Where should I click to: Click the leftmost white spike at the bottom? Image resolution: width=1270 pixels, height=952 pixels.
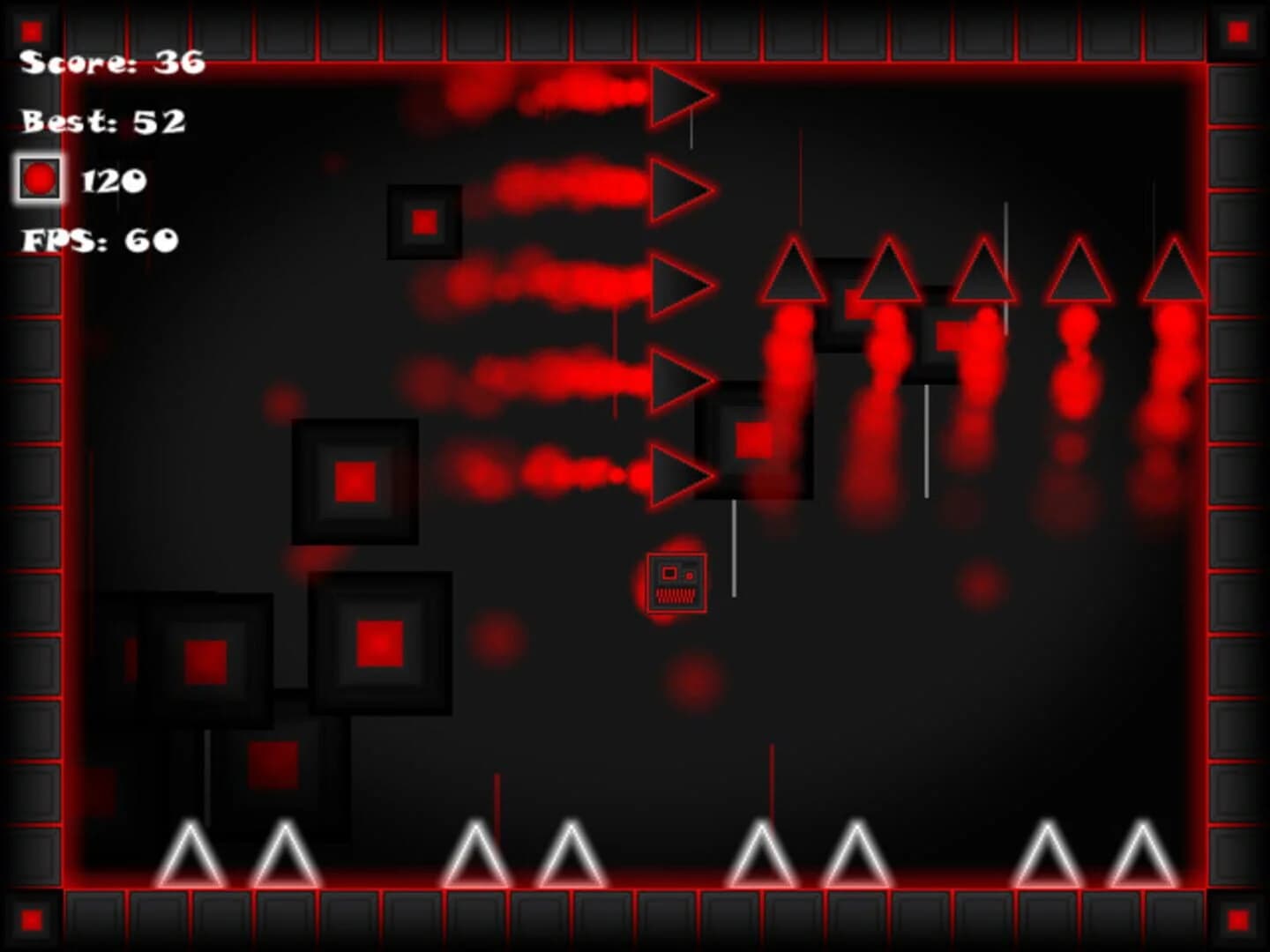[190, 859]
